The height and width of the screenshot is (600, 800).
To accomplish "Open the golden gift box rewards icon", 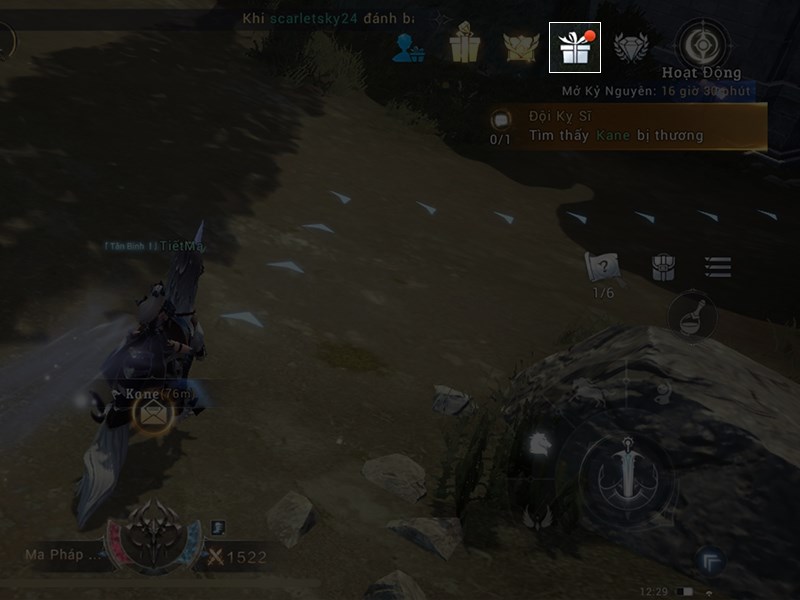I will (464, 47).
